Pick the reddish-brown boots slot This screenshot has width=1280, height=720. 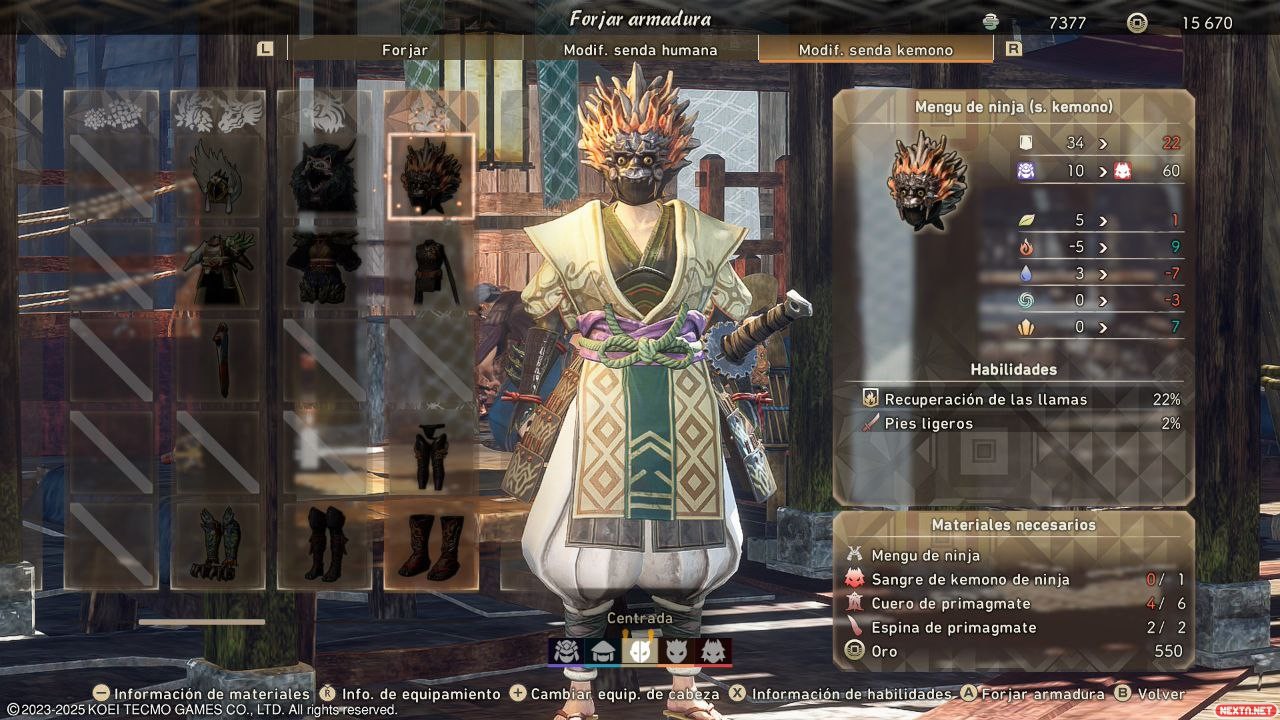point(431,545)
